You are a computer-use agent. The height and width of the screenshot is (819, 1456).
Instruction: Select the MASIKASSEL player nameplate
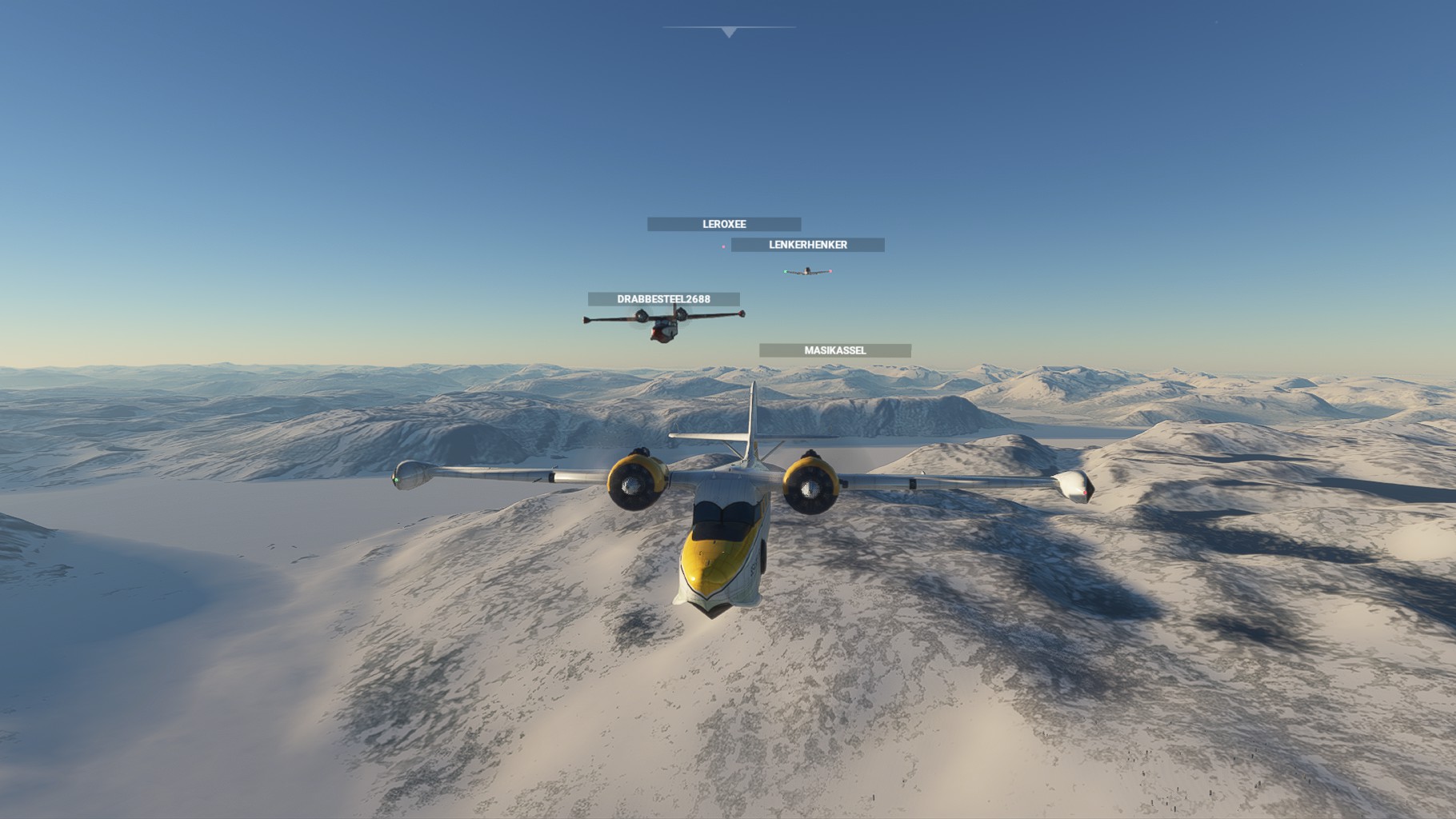[x=834, y=350]
